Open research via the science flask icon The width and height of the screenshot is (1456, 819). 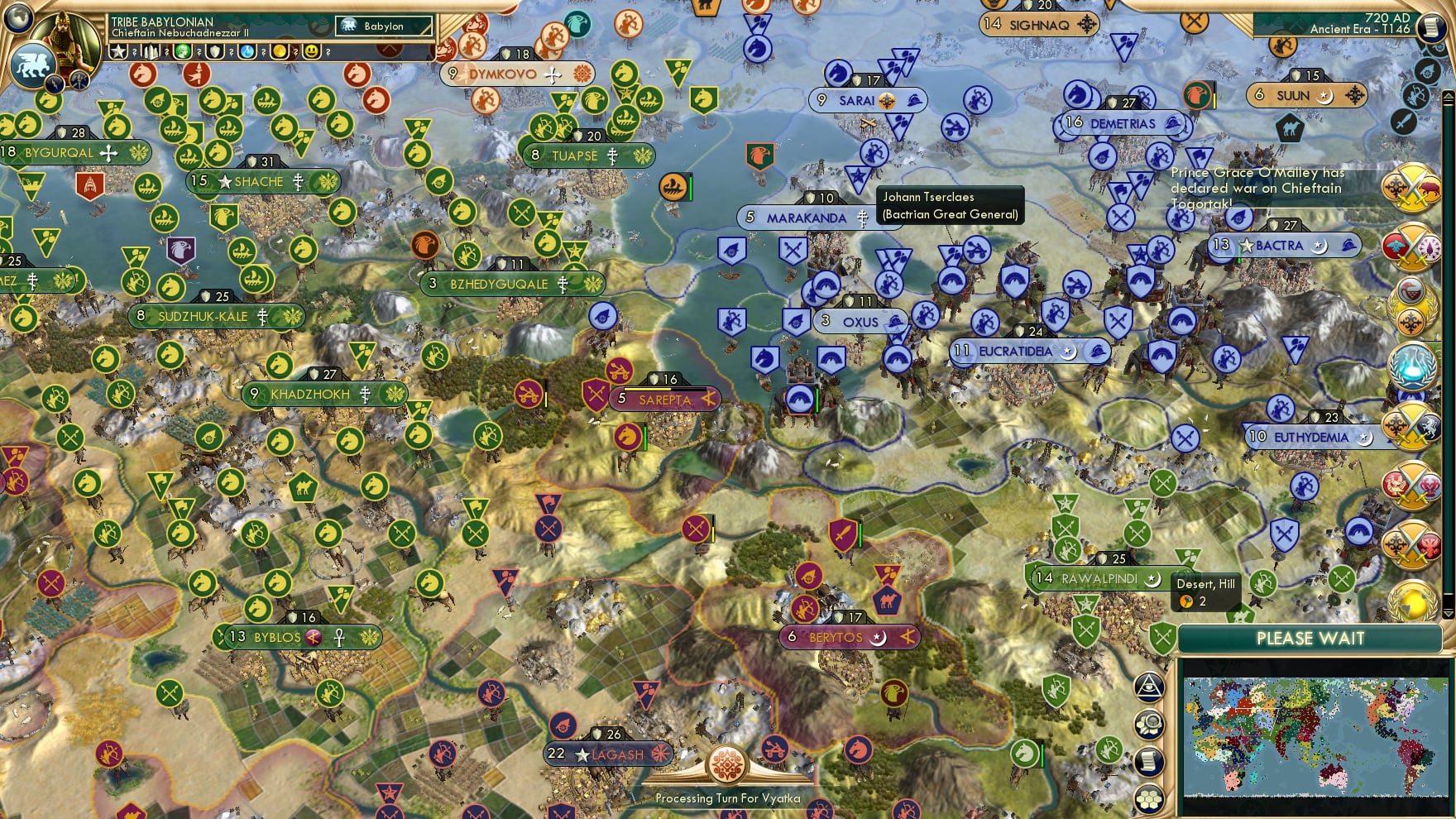click(x=246, y=51)
